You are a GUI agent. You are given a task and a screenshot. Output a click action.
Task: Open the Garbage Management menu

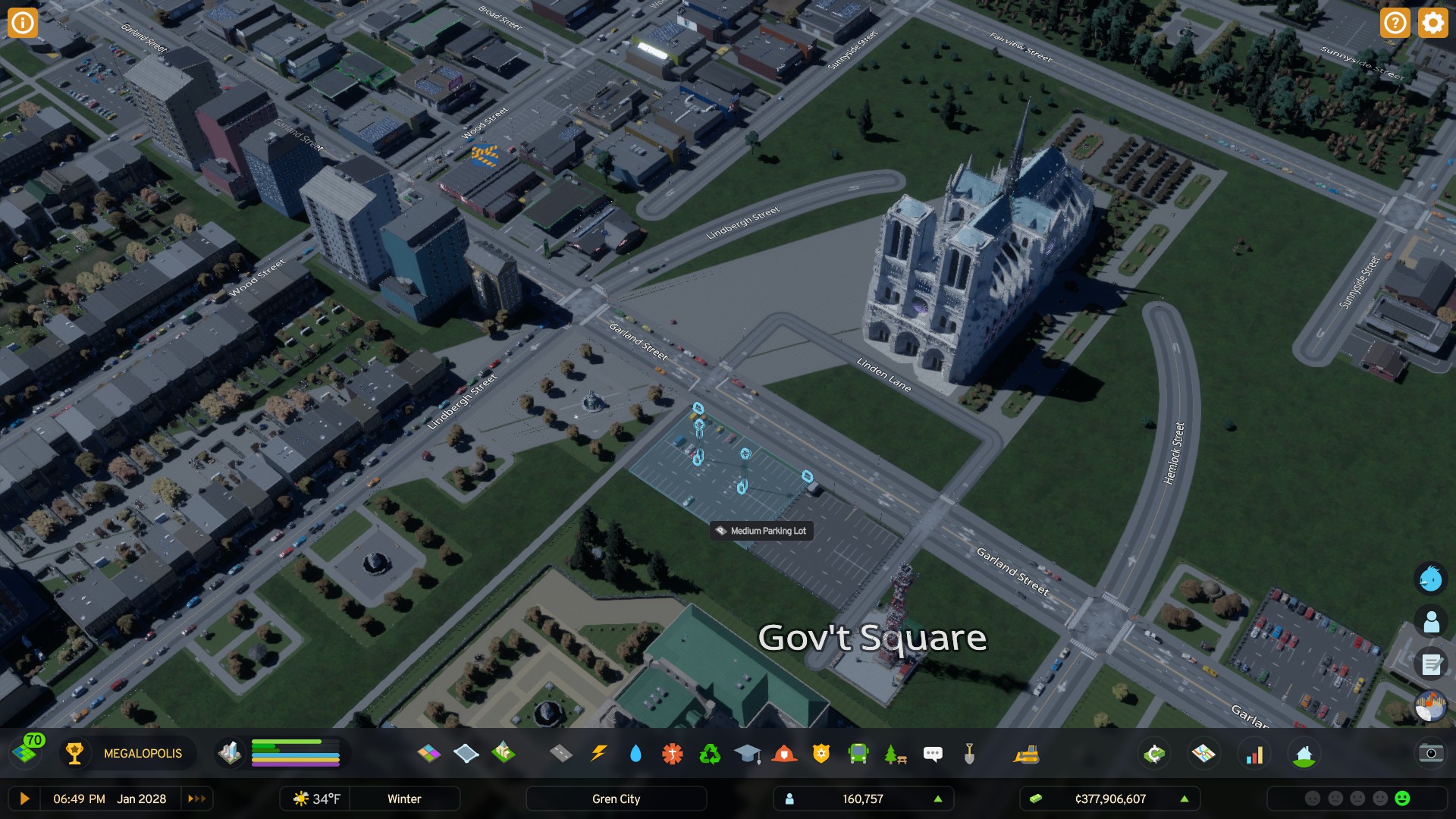709,753
